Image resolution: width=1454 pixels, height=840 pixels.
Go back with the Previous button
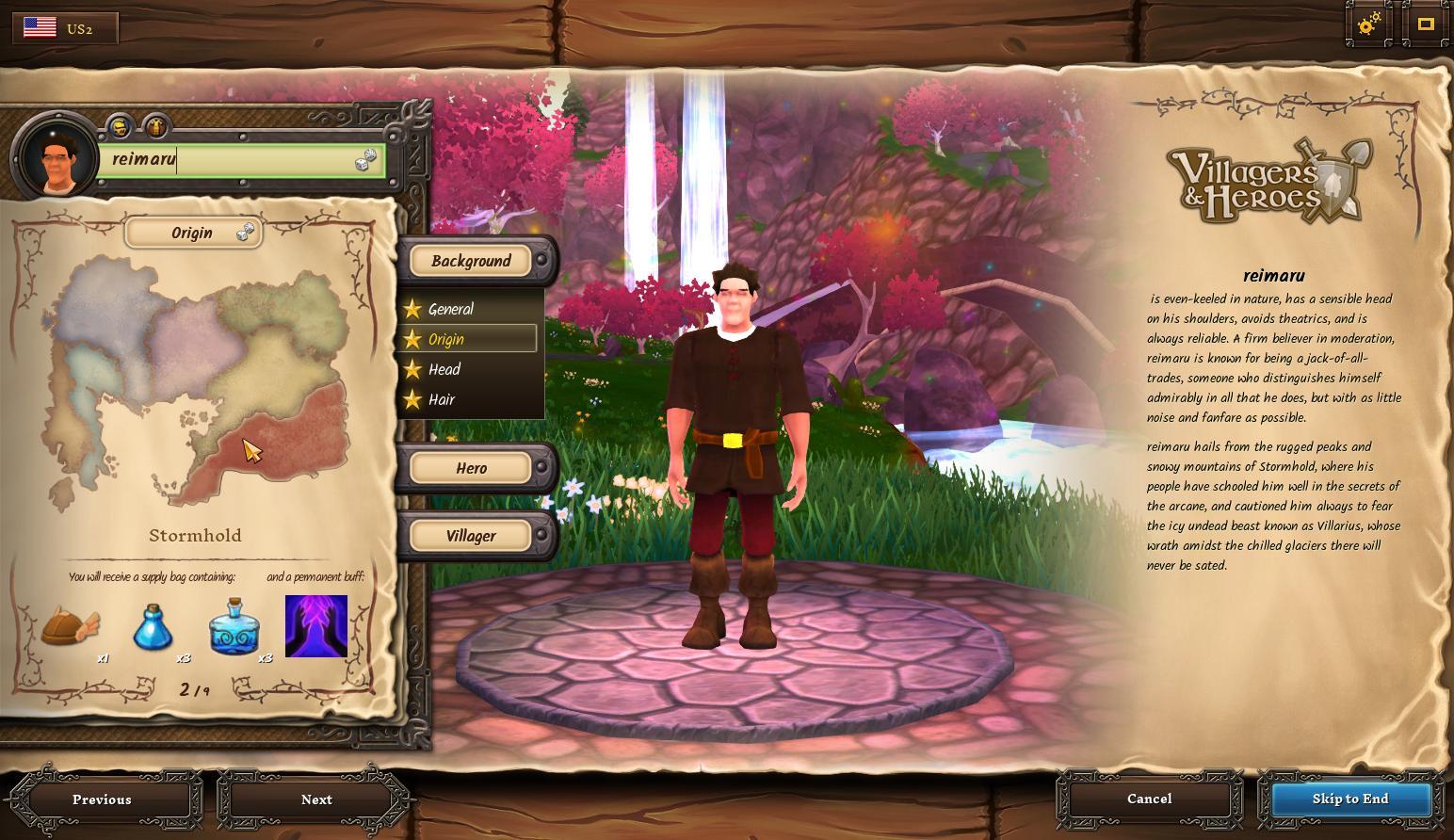pos(102,799)
